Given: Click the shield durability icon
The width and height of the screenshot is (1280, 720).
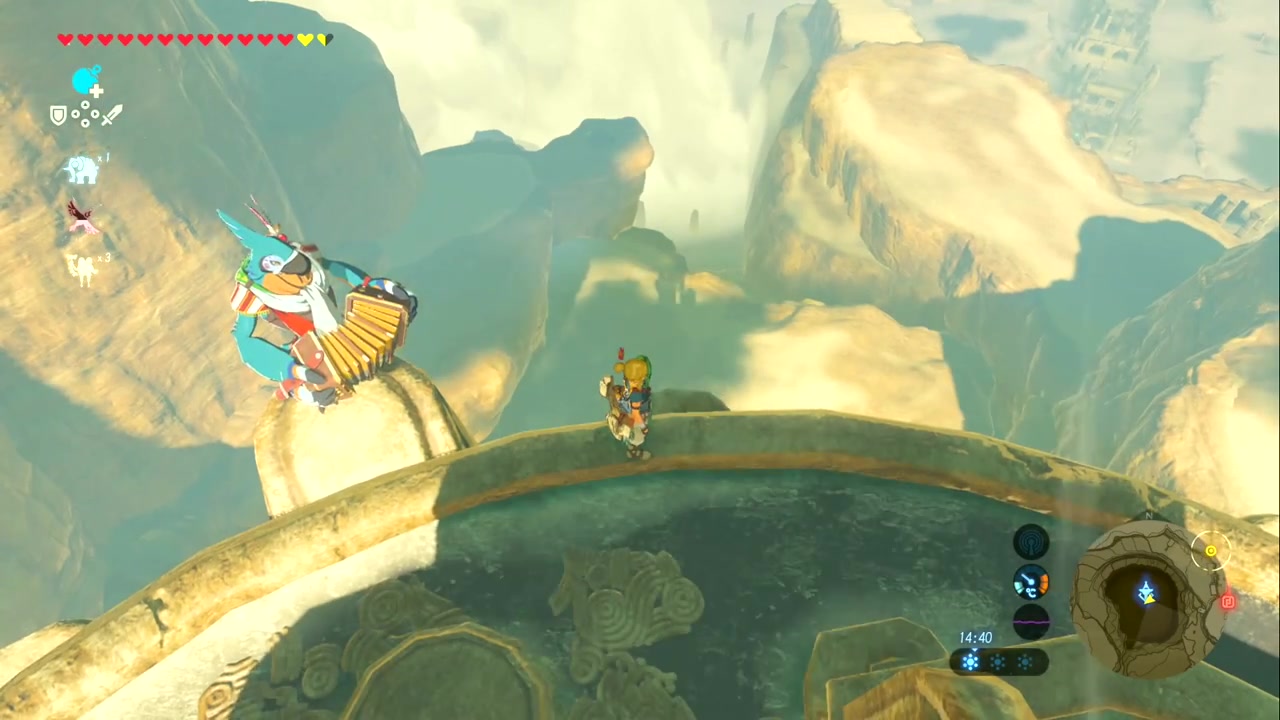Looking at the screenshot, I should click(x=58, y=115).
